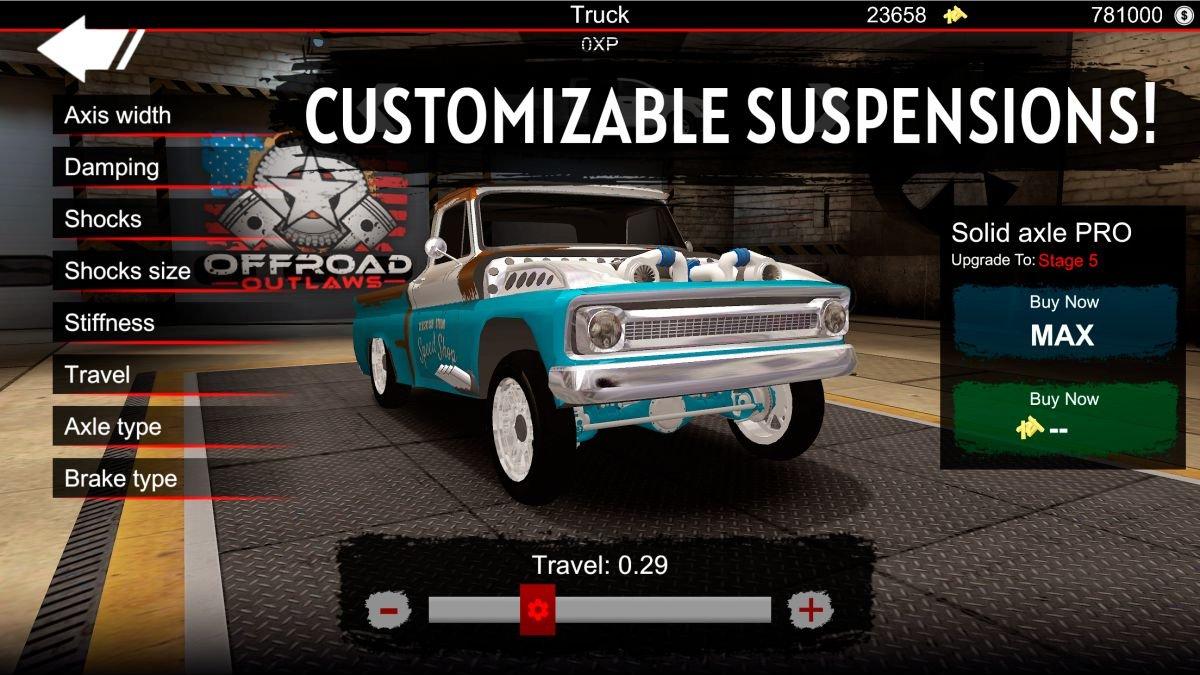Choose the Shocks menu entry
This screenshot has width=1200, height=675.
(104, 220)
